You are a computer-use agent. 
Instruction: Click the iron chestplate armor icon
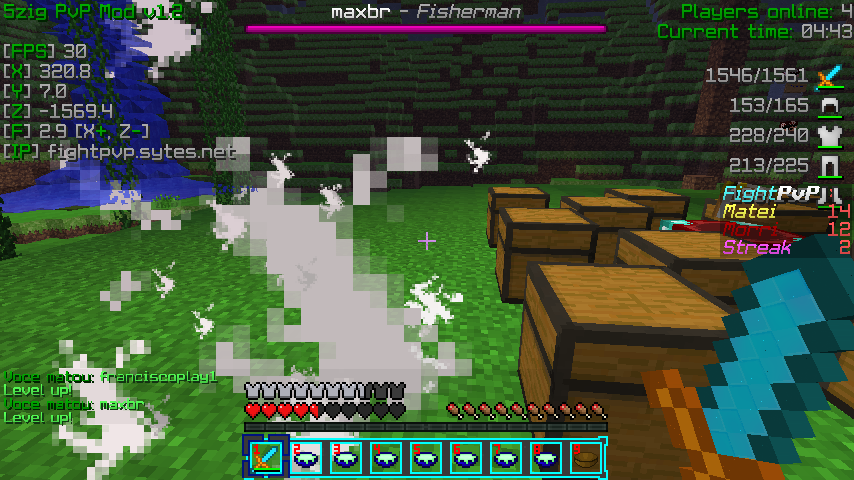coord(828,136)
